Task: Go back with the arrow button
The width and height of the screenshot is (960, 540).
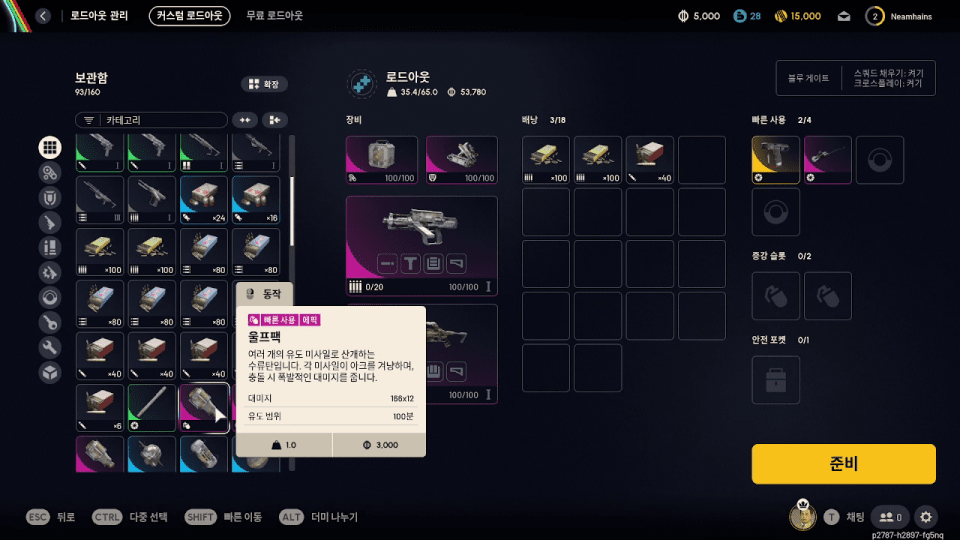Action: pyautogui.click(x=42, y=16)
